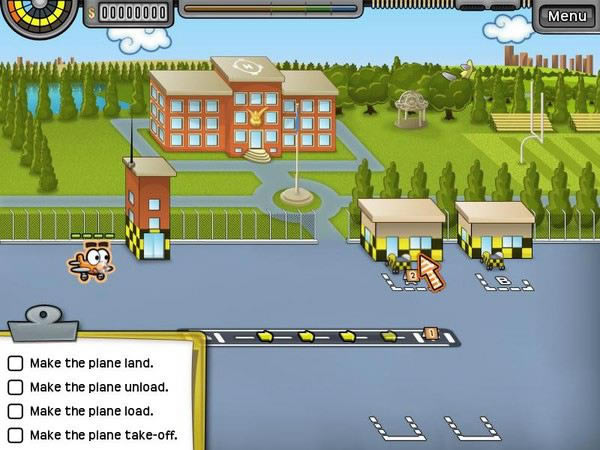Open the Menu button
Image resolution: width=600 pixels, height=450 pixels.
click(x=567, y=16)
